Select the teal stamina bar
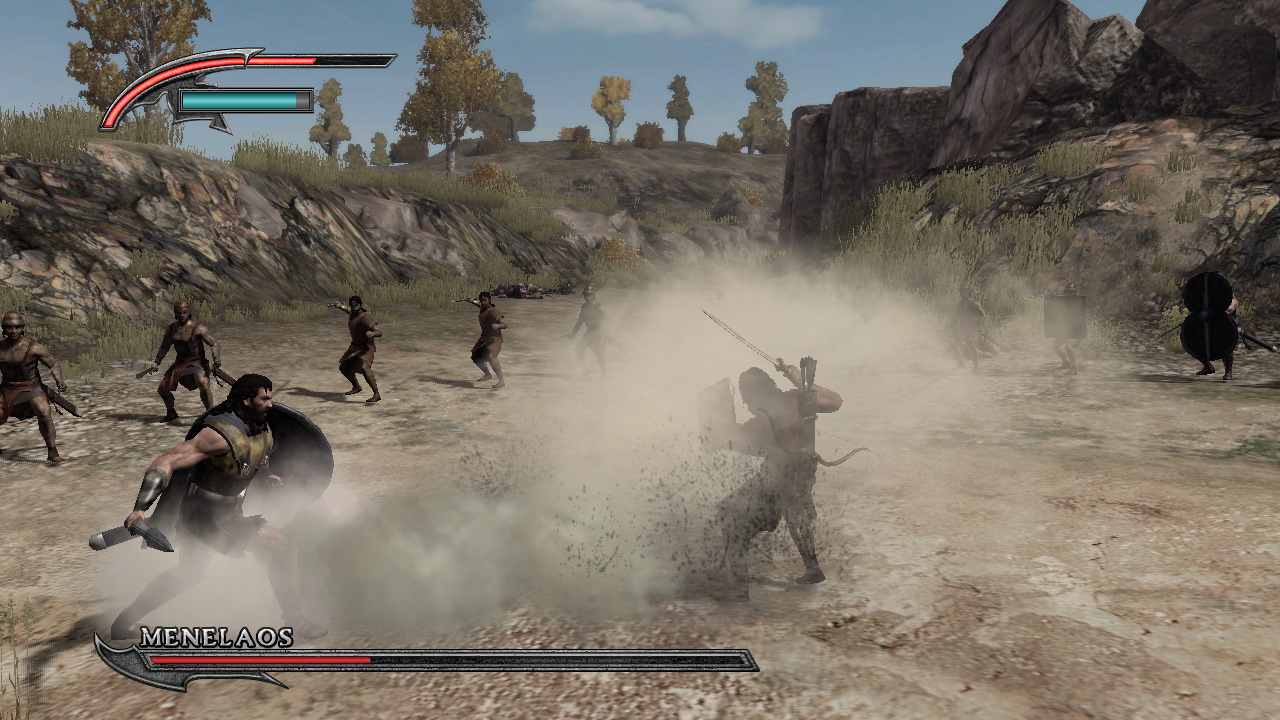 pos(240,101)
